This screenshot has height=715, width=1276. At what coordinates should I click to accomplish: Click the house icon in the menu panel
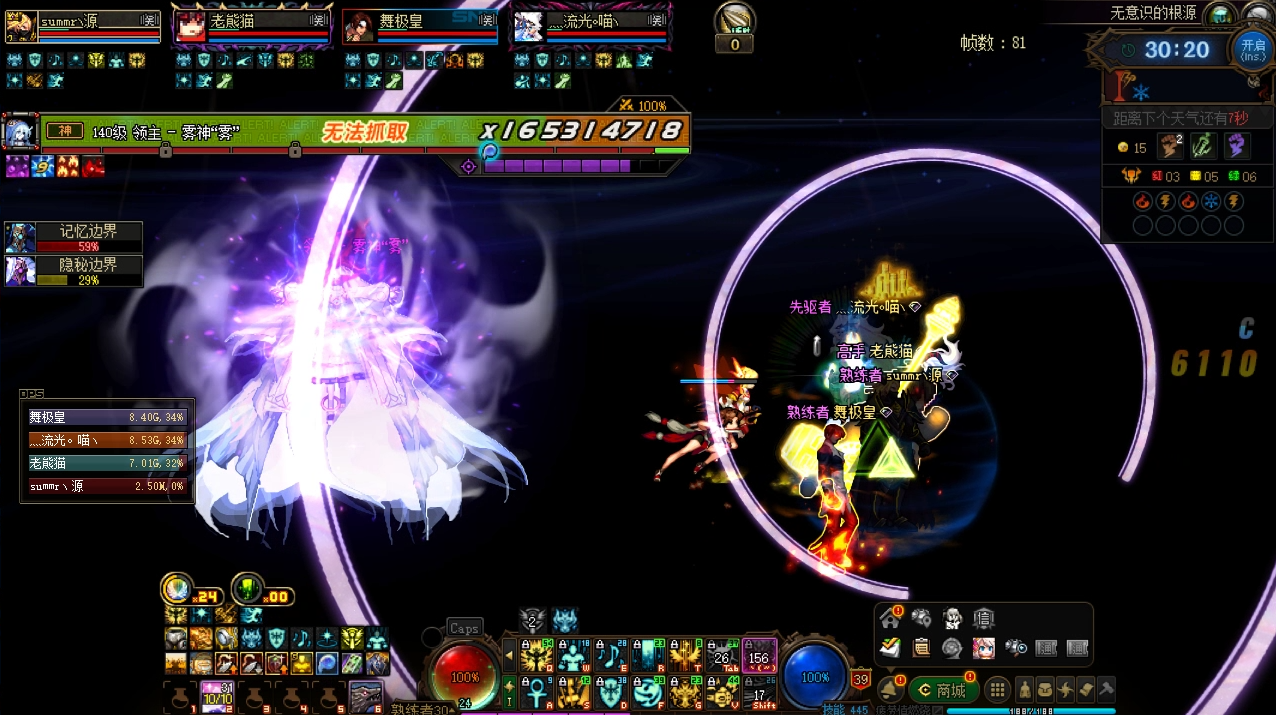[x=891, y=619]
